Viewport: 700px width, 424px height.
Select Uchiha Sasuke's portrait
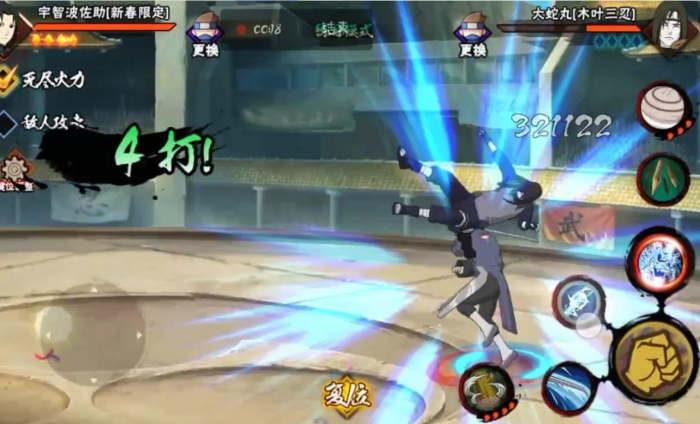tap(14, 30)
